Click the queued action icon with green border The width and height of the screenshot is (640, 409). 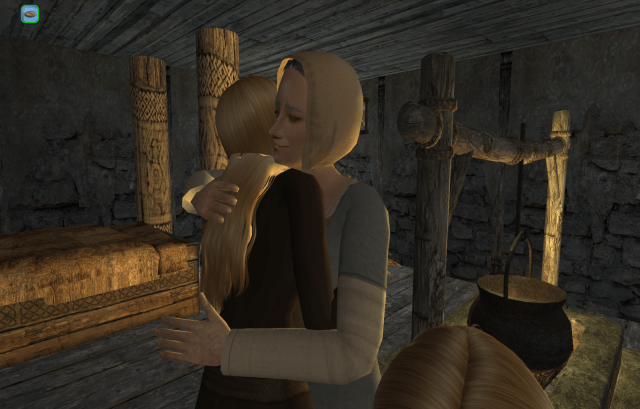tap(30, 14)
